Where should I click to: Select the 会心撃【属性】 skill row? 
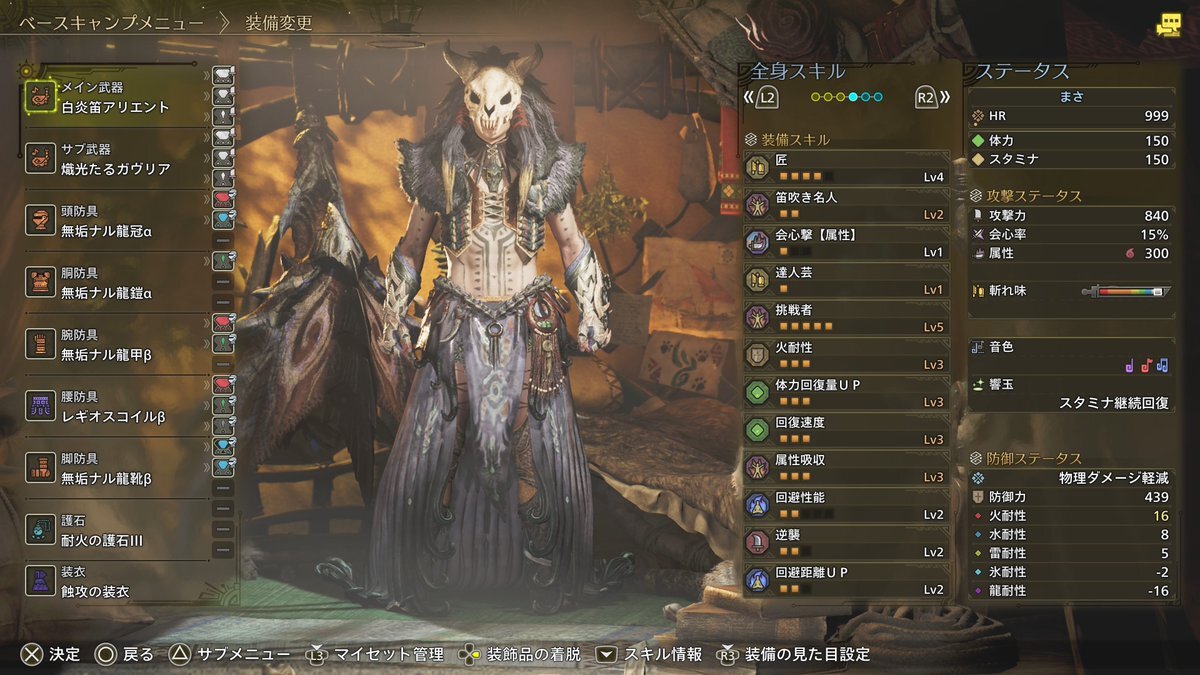pyautogui.click(x=846, y=242)
